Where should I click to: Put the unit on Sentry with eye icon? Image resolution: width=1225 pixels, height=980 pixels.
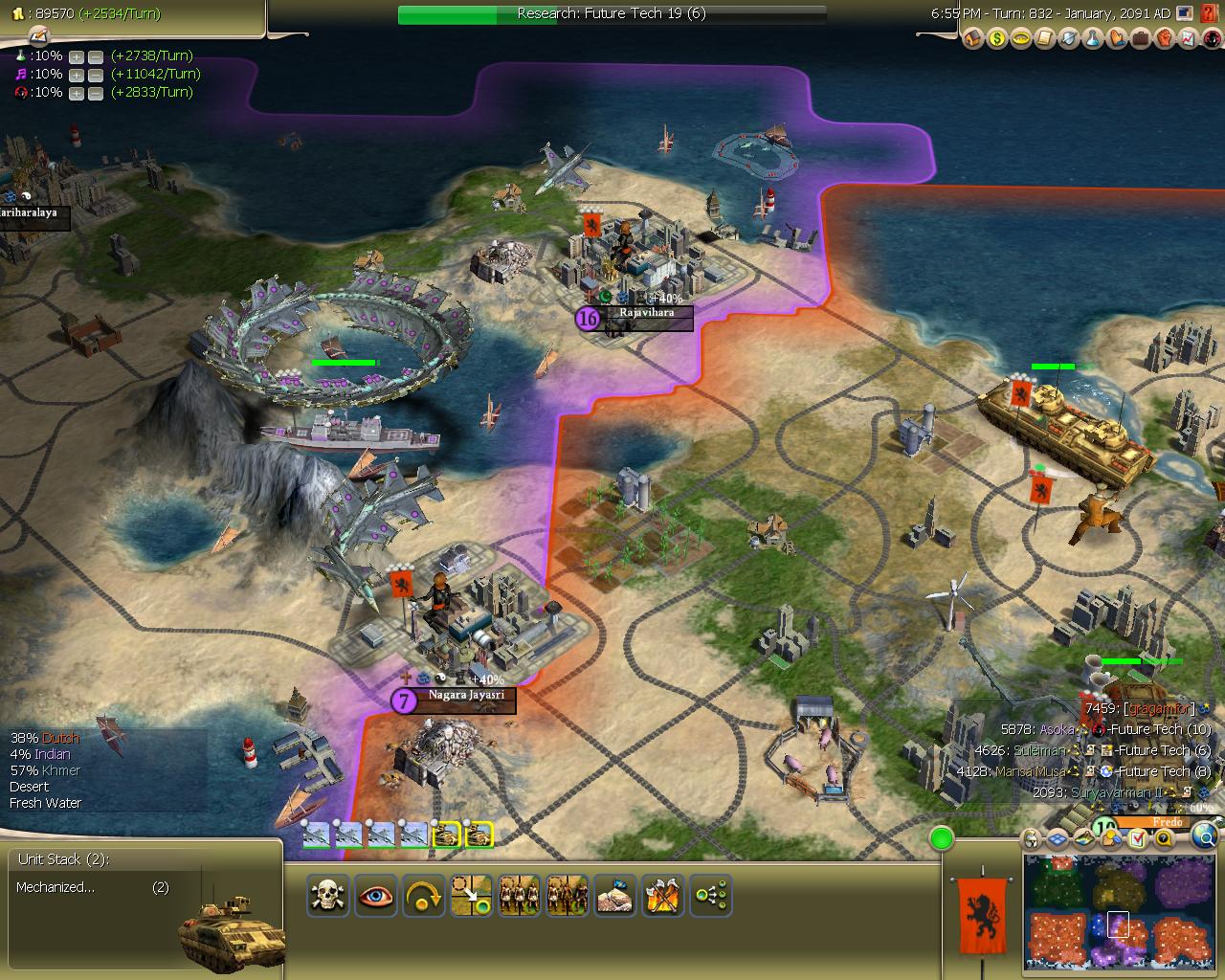pyautogui.click(x=374, y=895)
